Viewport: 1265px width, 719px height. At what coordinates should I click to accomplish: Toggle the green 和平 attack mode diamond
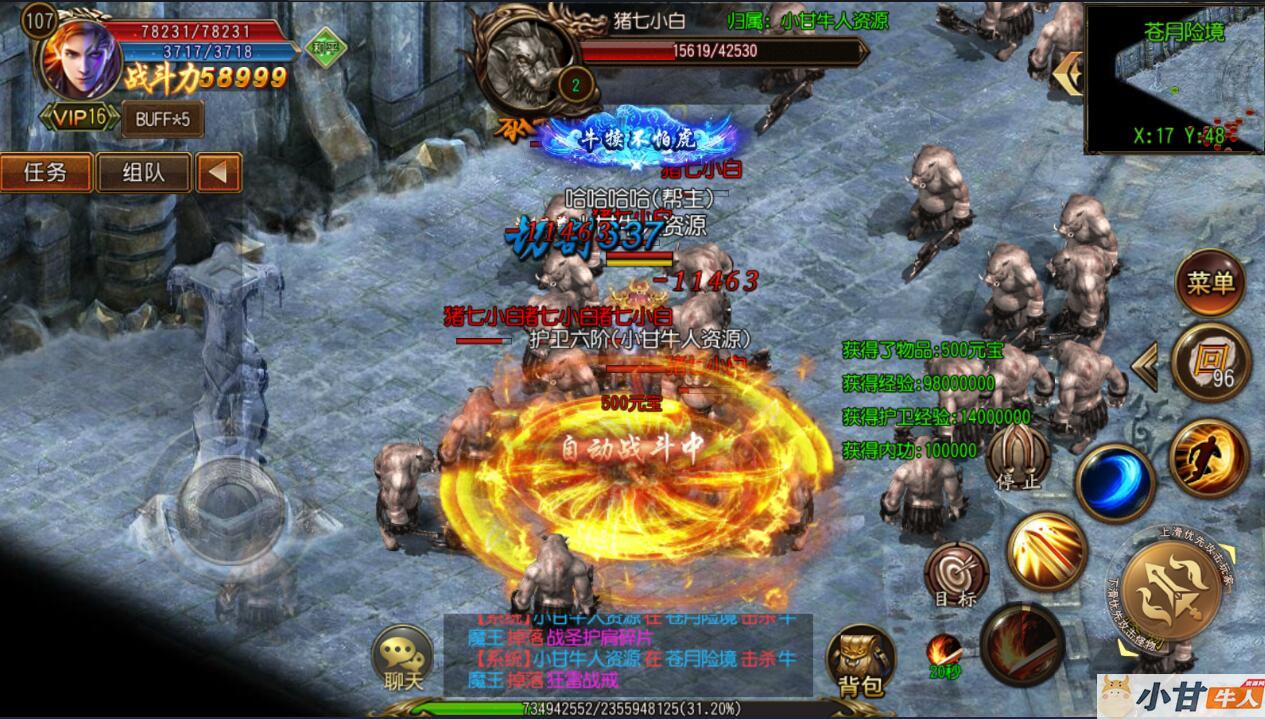[322, 48]
